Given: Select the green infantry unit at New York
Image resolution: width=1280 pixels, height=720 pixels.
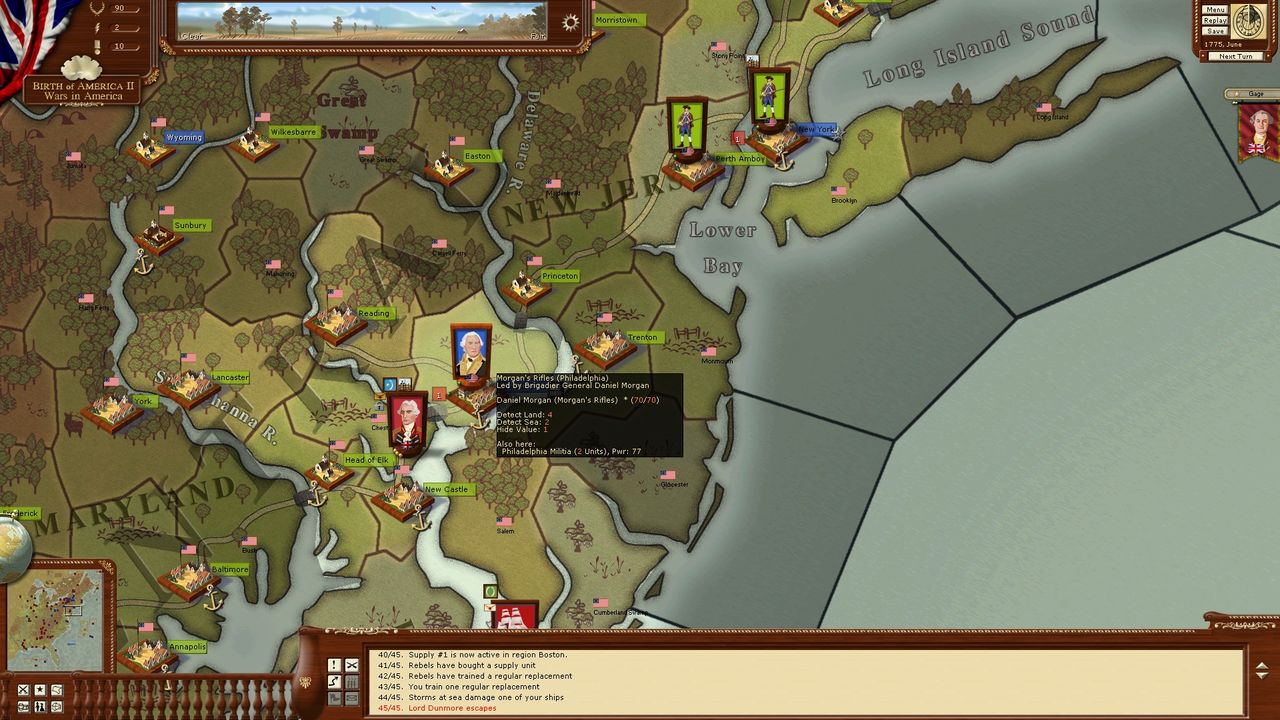Looking at the screenshot, I should click(768, 98).
